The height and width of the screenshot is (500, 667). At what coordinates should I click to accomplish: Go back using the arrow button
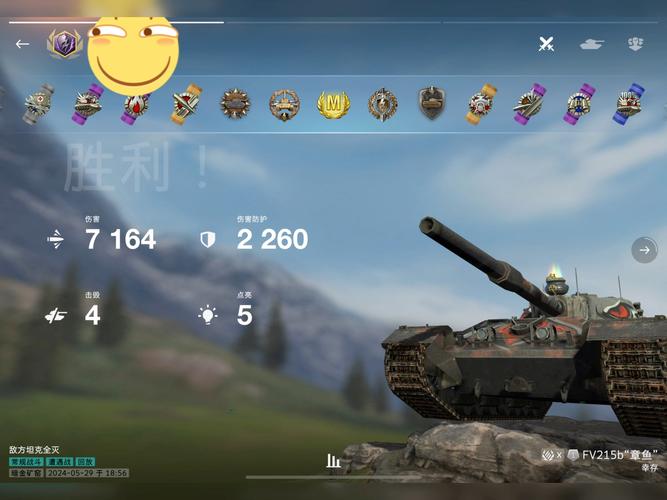(22, 44)
